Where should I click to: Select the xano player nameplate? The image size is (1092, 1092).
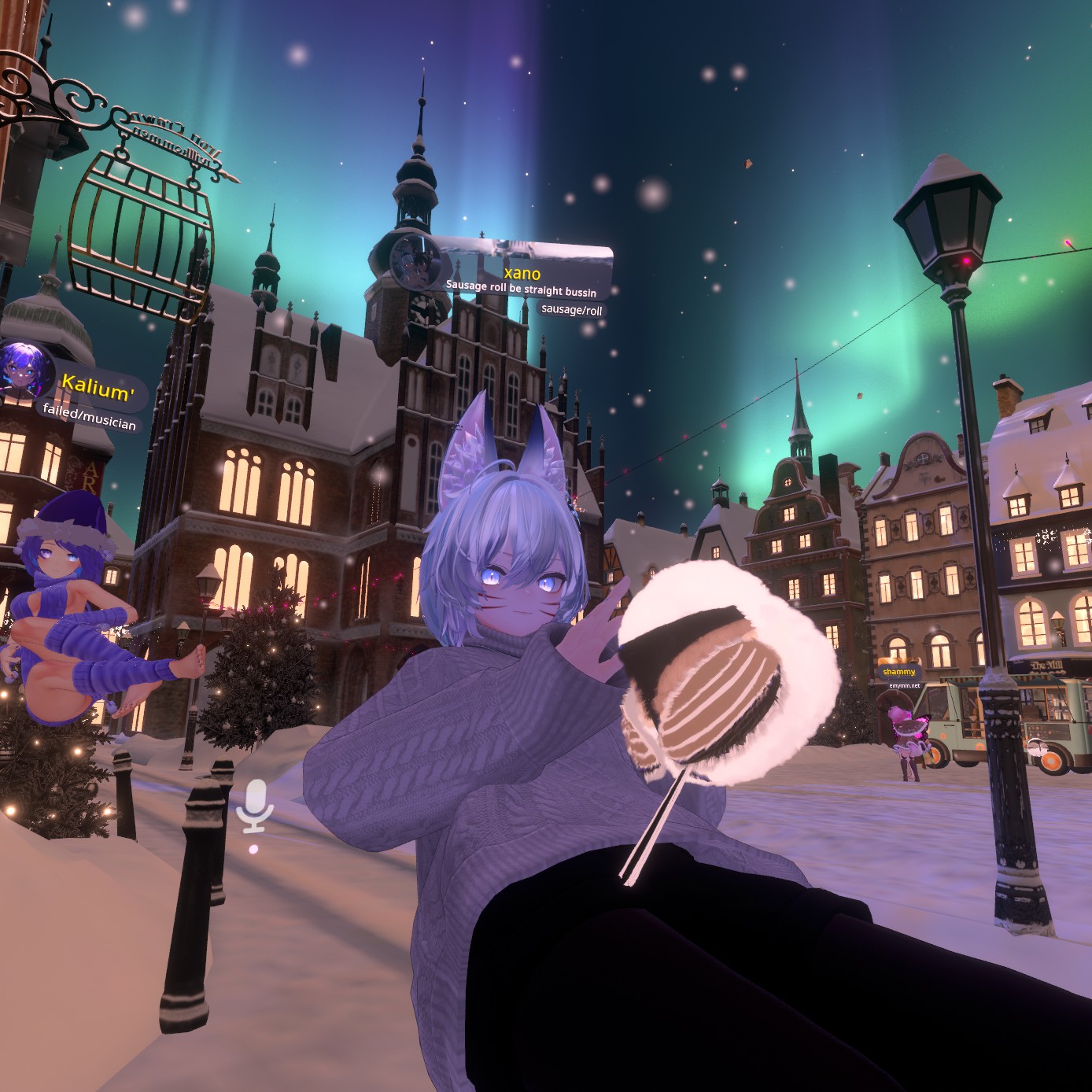click(x=522, y=273)
